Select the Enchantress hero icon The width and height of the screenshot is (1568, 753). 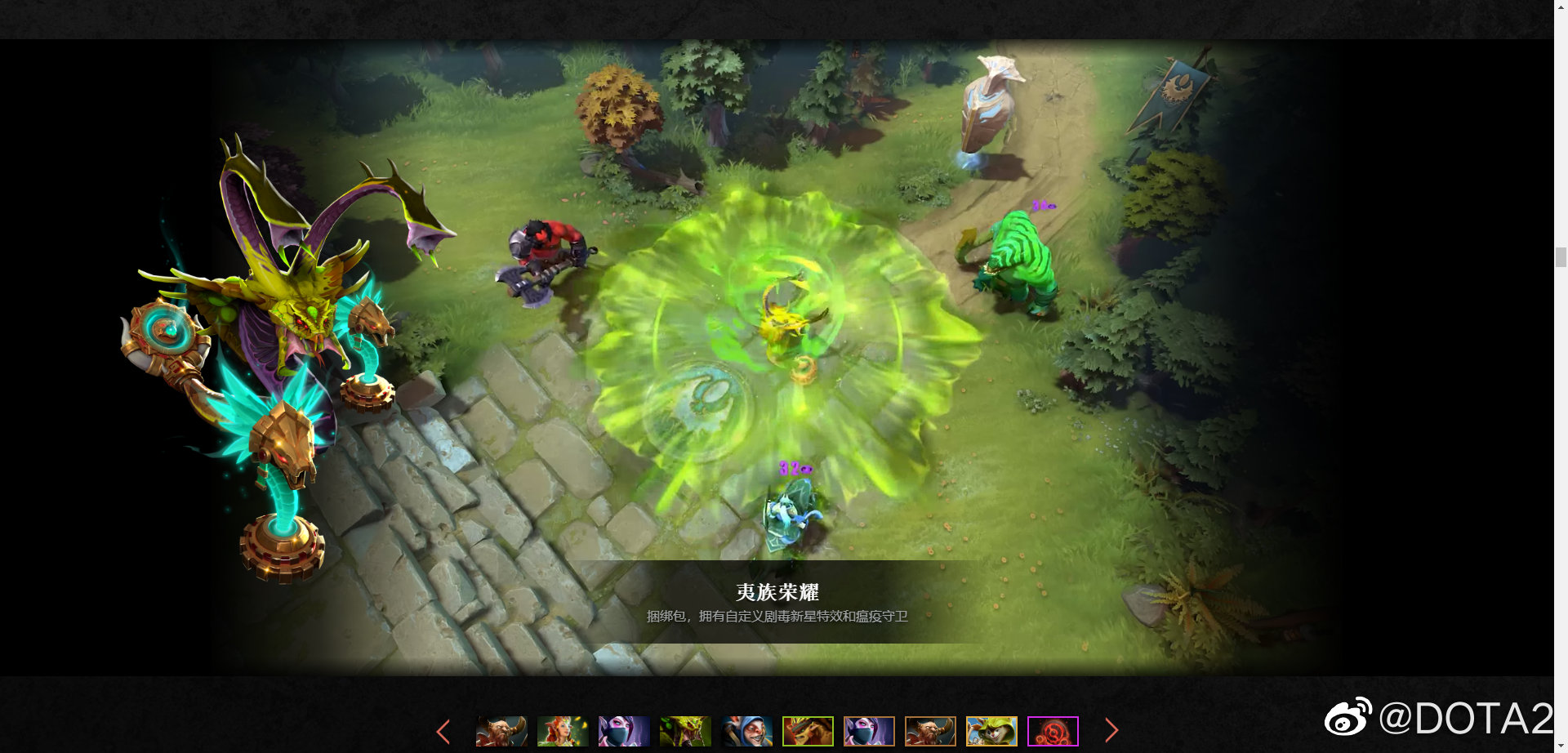(562, 731)
